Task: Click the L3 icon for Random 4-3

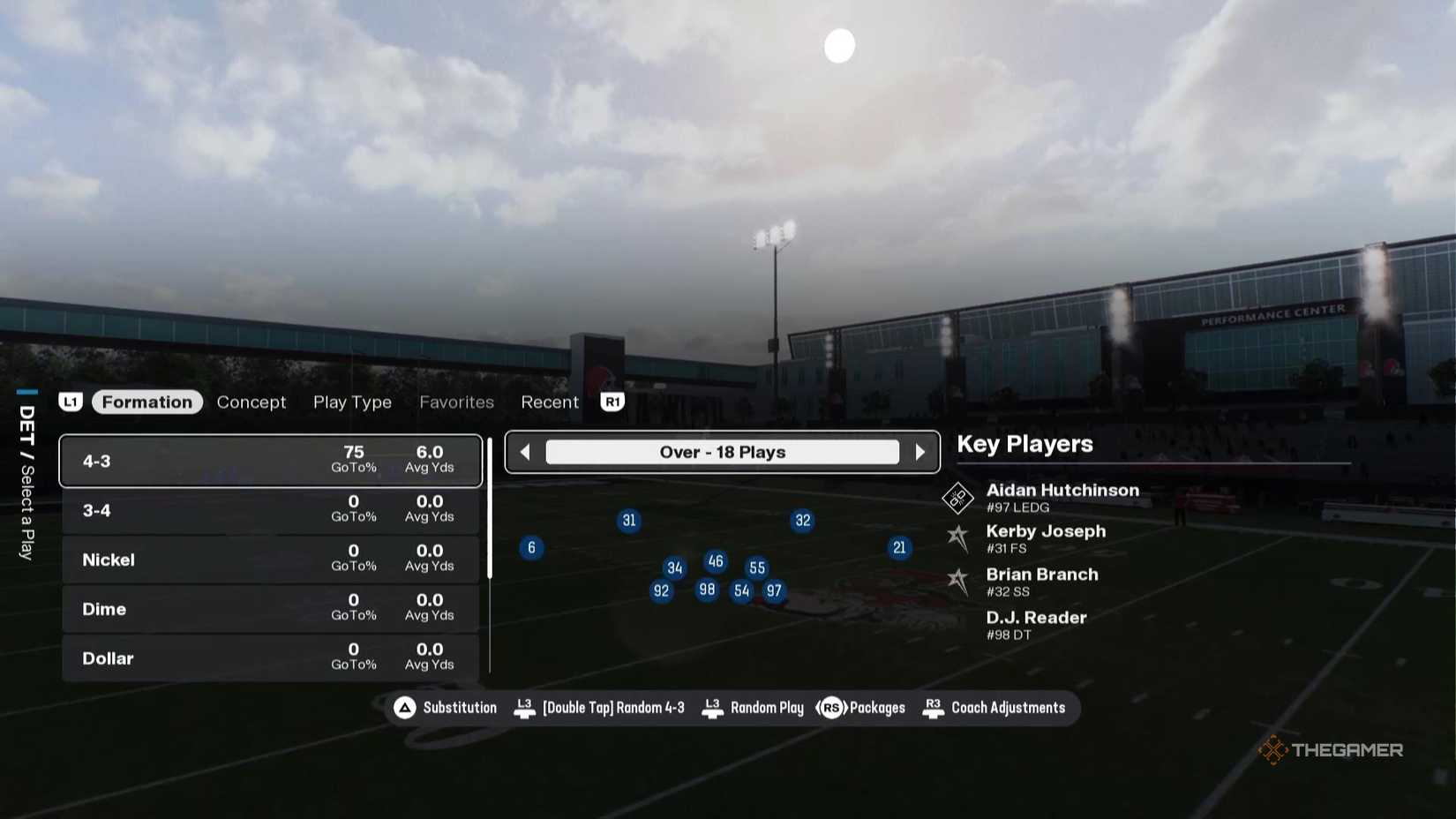Action: point(524,707)
